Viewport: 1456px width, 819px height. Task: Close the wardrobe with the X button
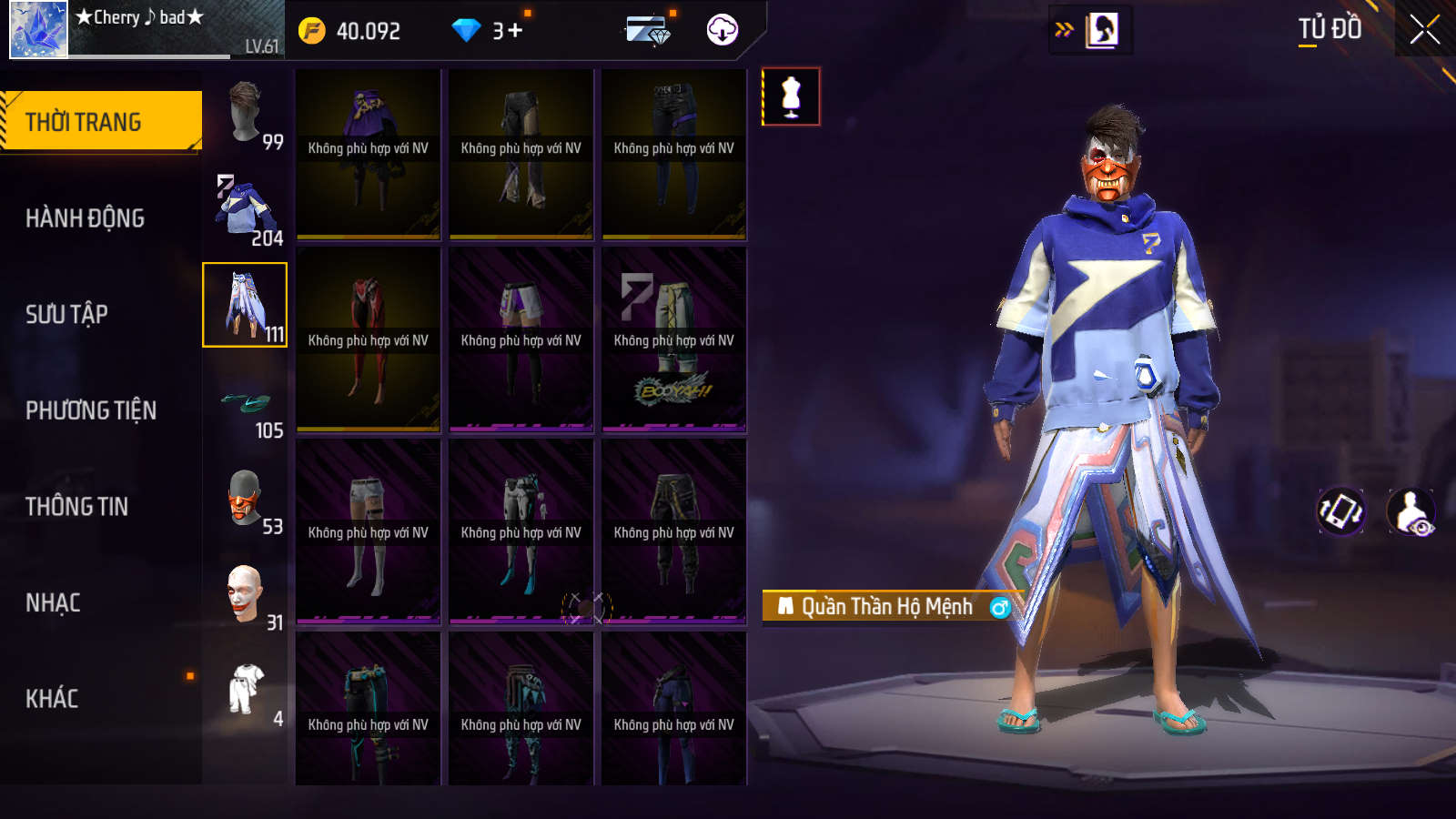pos(1424,30)
